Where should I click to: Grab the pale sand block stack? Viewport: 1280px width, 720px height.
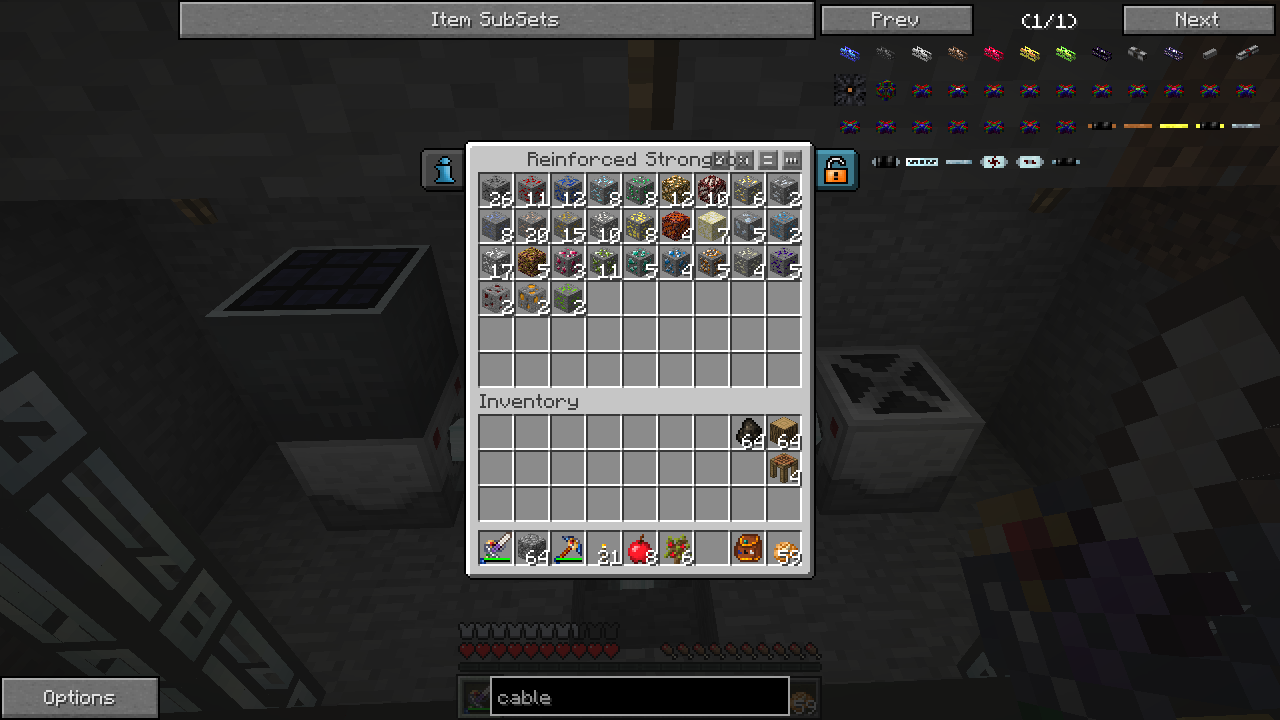coord(712,227)
